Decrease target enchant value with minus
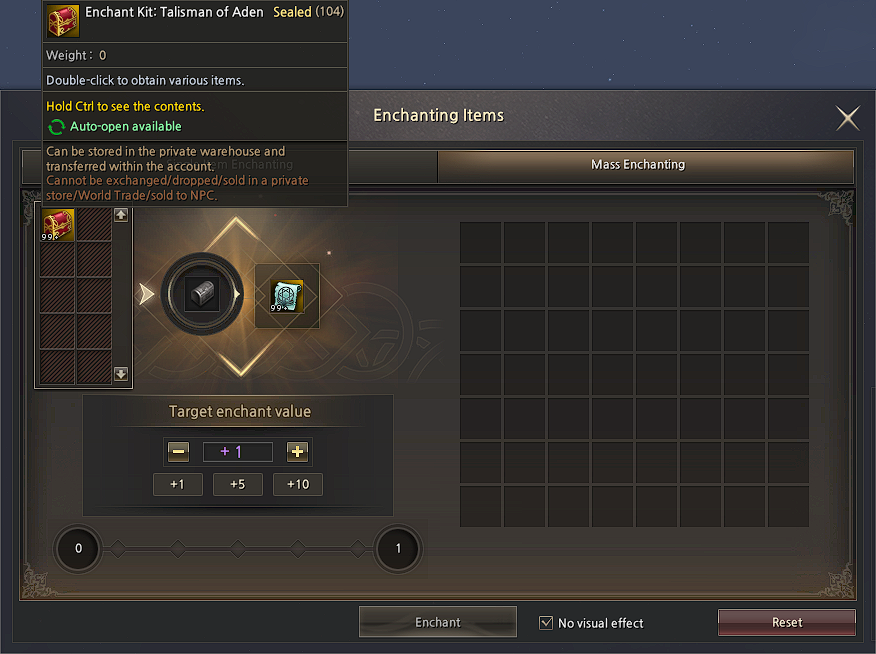 [179, 452]
